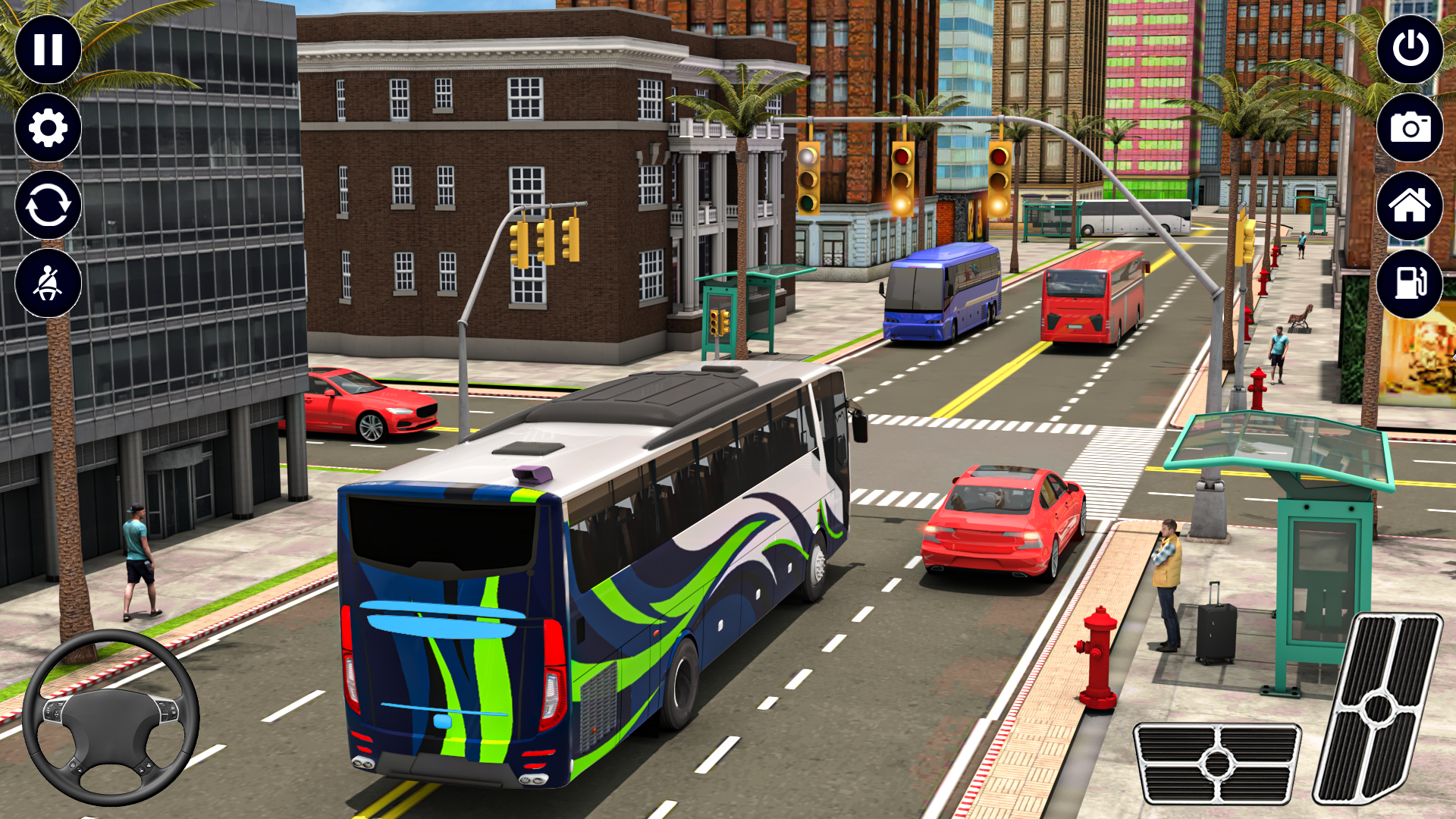Screen dimensions: 1456x819
Task: Open the fuel station option
Action: click(x=1408, y=283)
